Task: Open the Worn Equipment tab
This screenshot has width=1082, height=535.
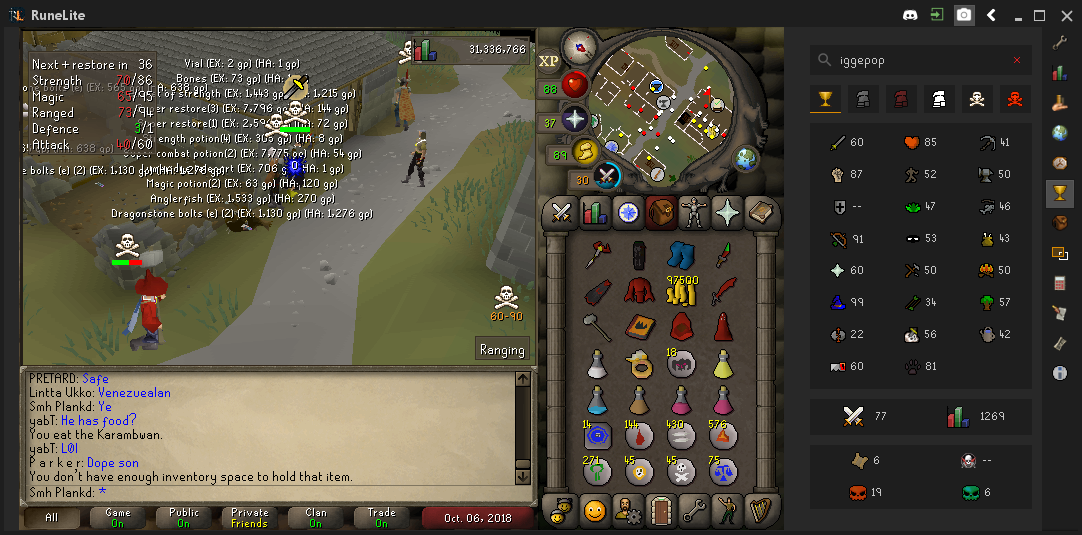Action: (x=694, y=212)
